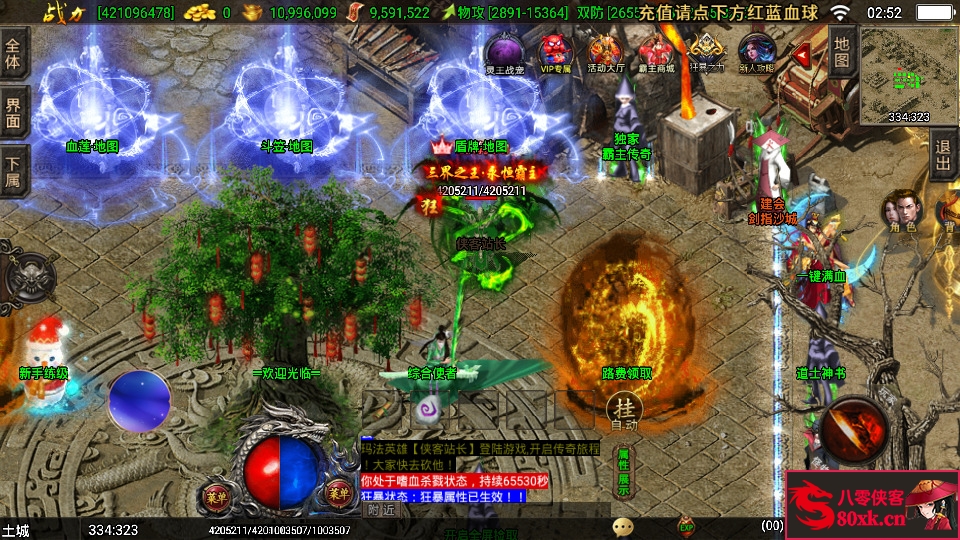Image resolution: width=960 pixels, height=540 pixels.
Task: Toggle the 挂 自动 auto-battle button
Action: click(x=624, y=410)
